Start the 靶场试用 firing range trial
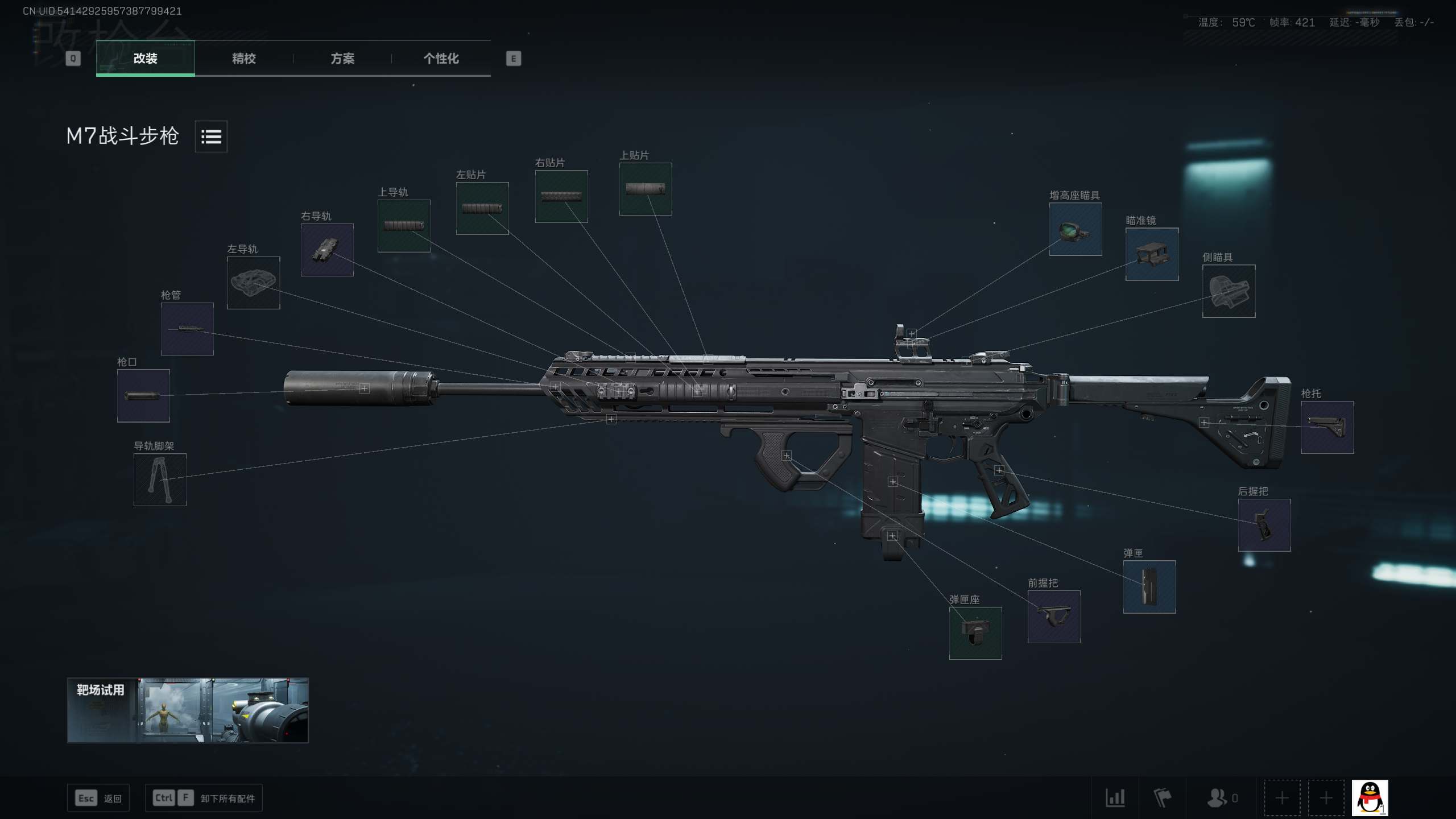Image resolution: width=1456 pixels, height=819 pixels. [188, 710]
